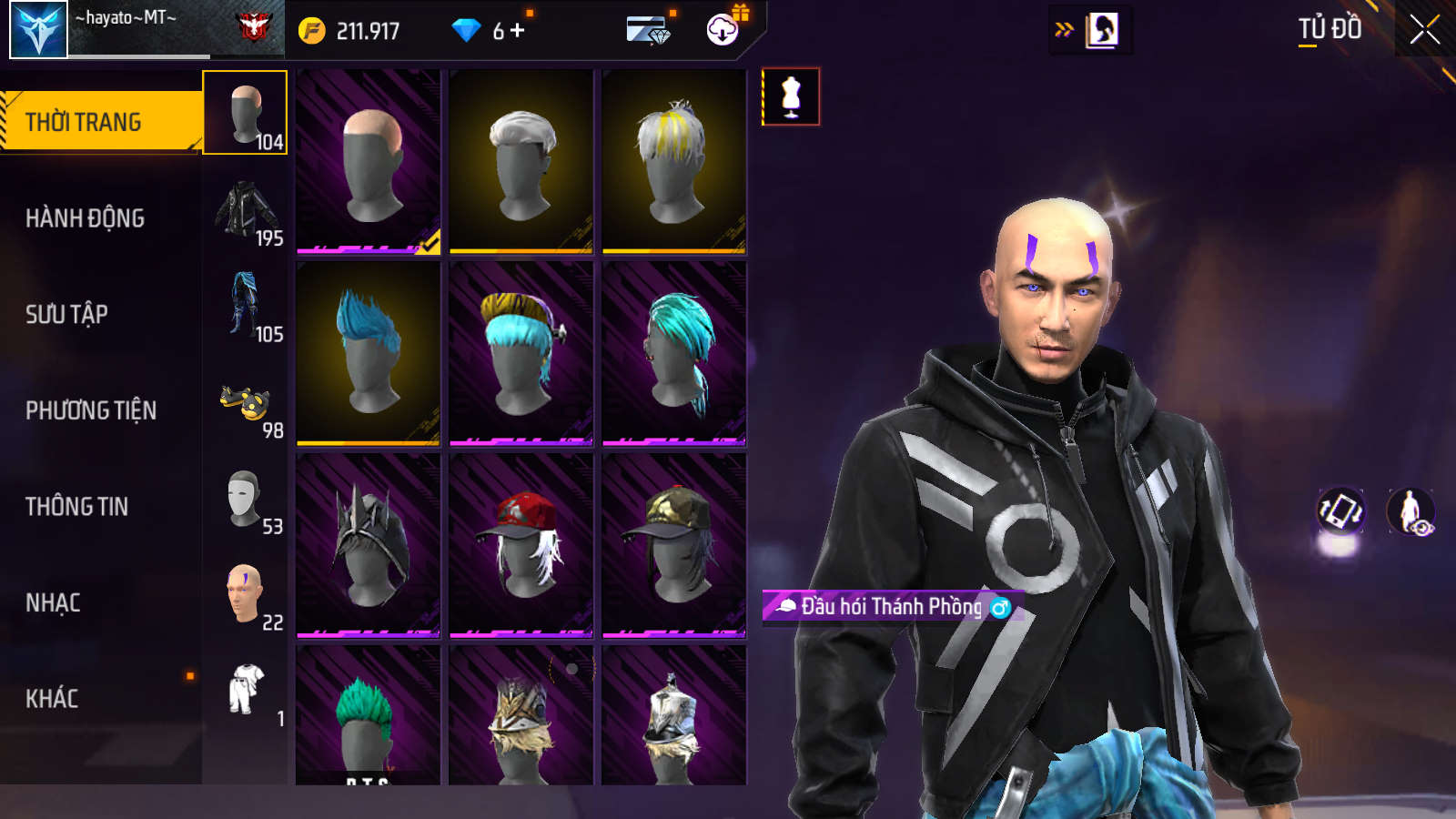Go to the PHƯƠNG TIỆN tab
The width and height of the screenshot is (1456, 819).
(x=91, y=410)
